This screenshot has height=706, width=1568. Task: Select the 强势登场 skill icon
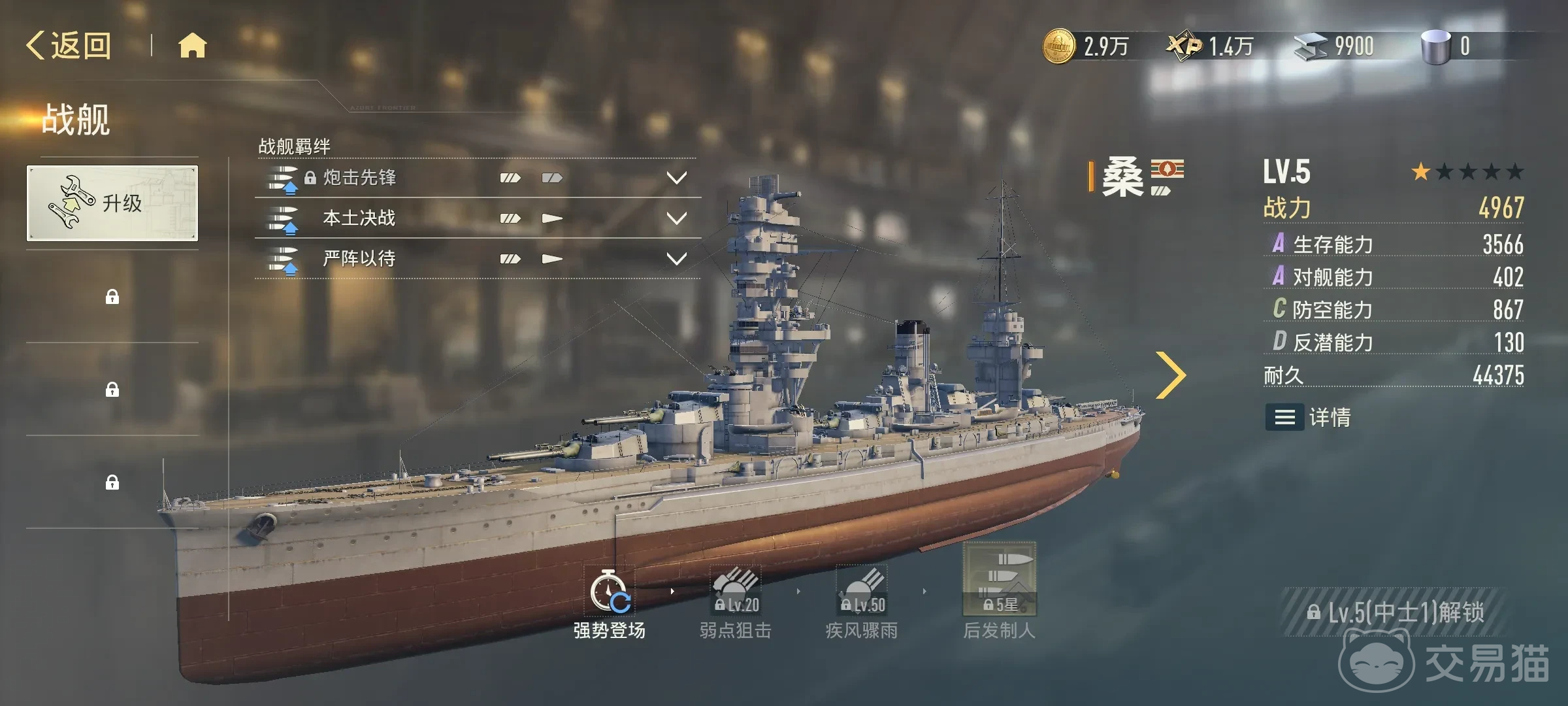point(609,592)
